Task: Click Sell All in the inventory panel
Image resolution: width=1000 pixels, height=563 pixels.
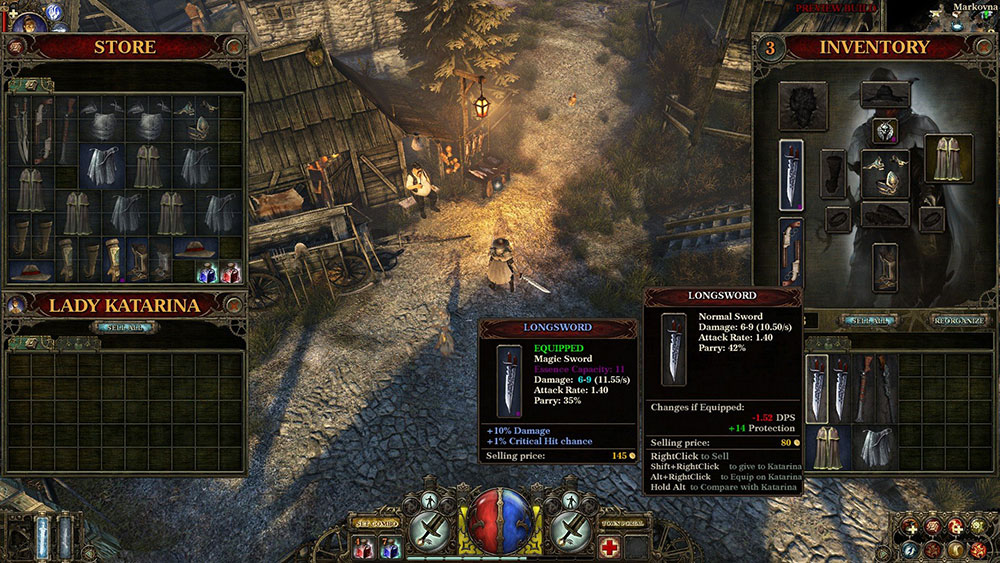Action: 872,321
